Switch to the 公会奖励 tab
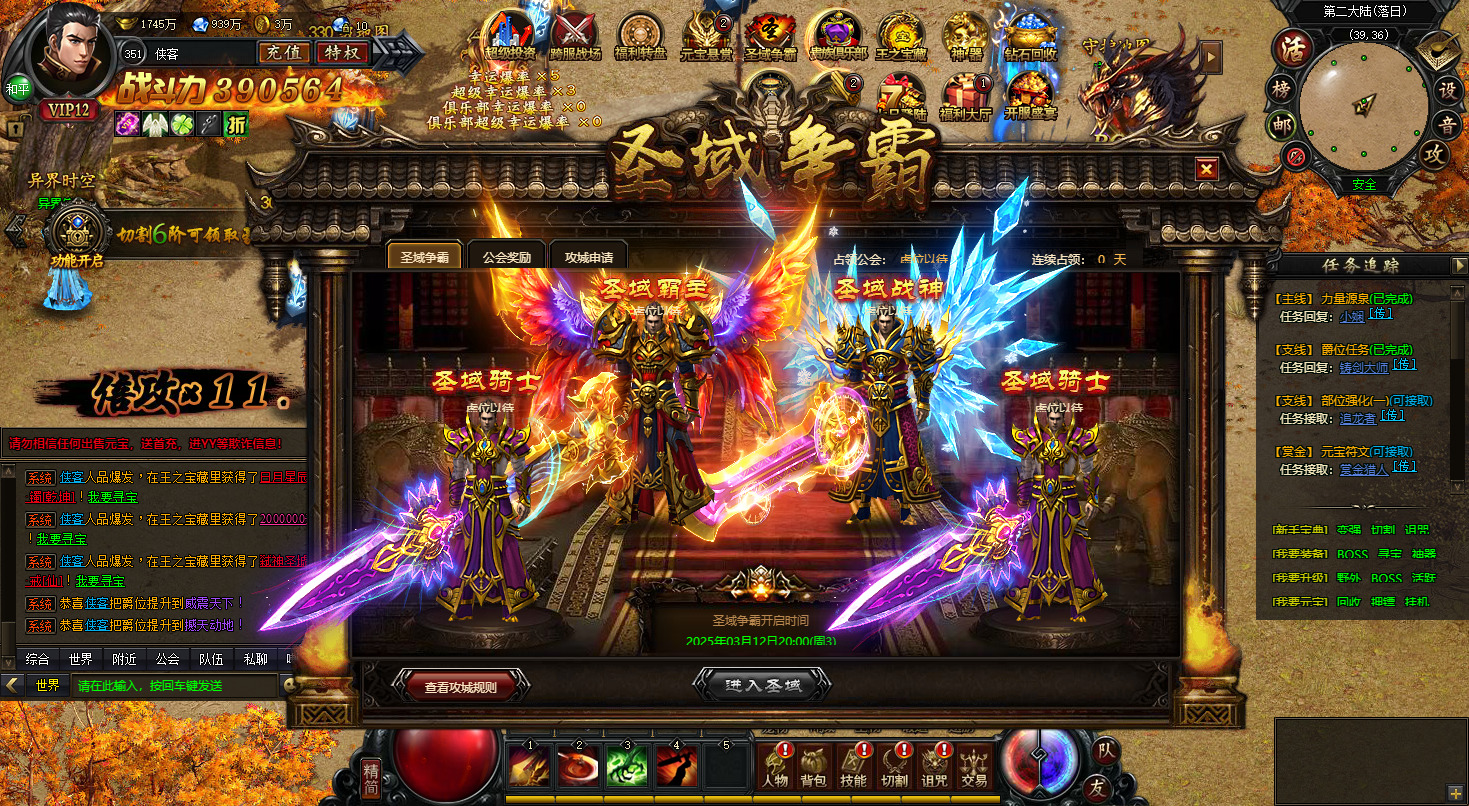 point(506,257)
